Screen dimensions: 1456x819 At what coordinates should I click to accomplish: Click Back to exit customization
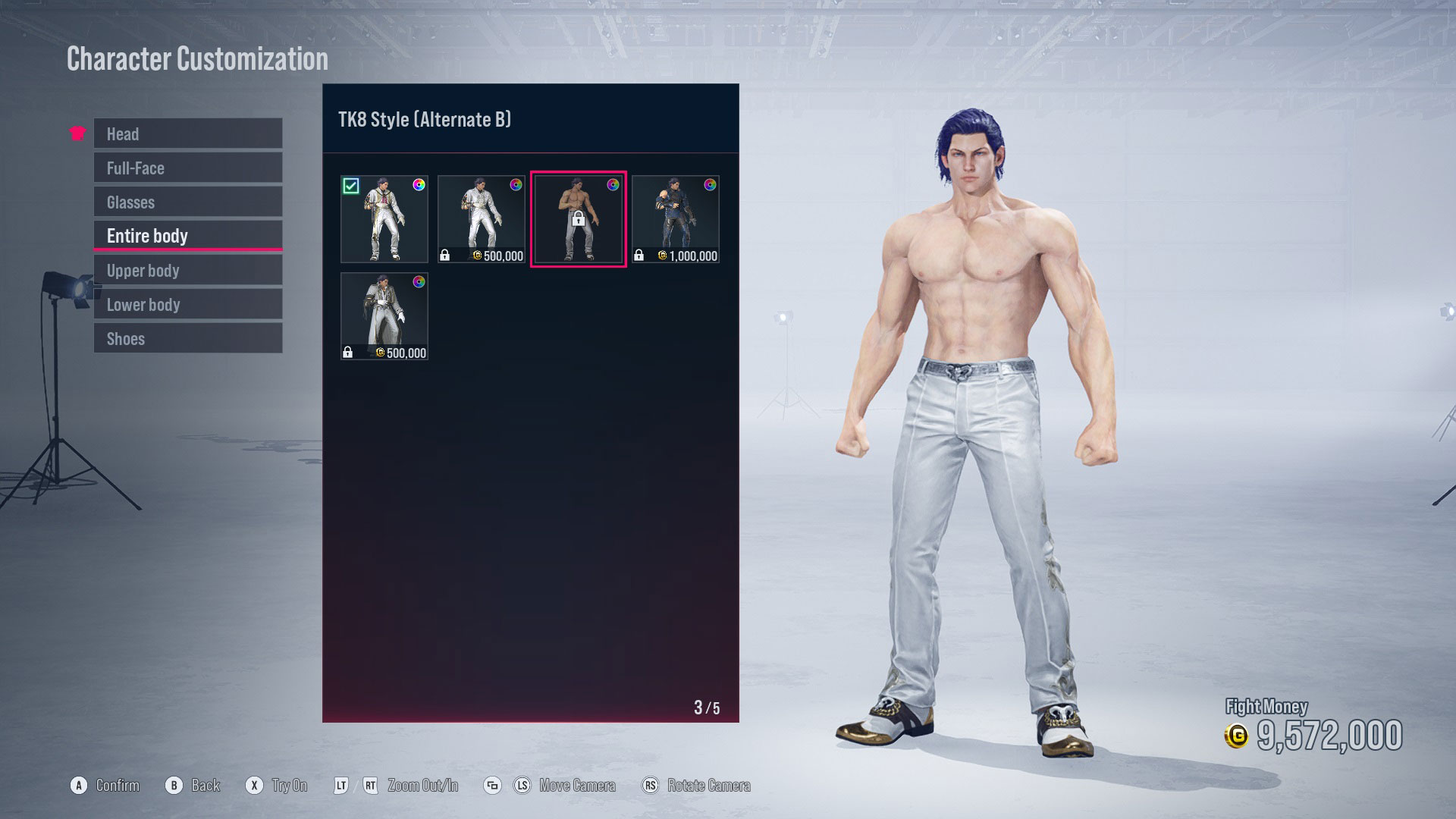(175, 786)
